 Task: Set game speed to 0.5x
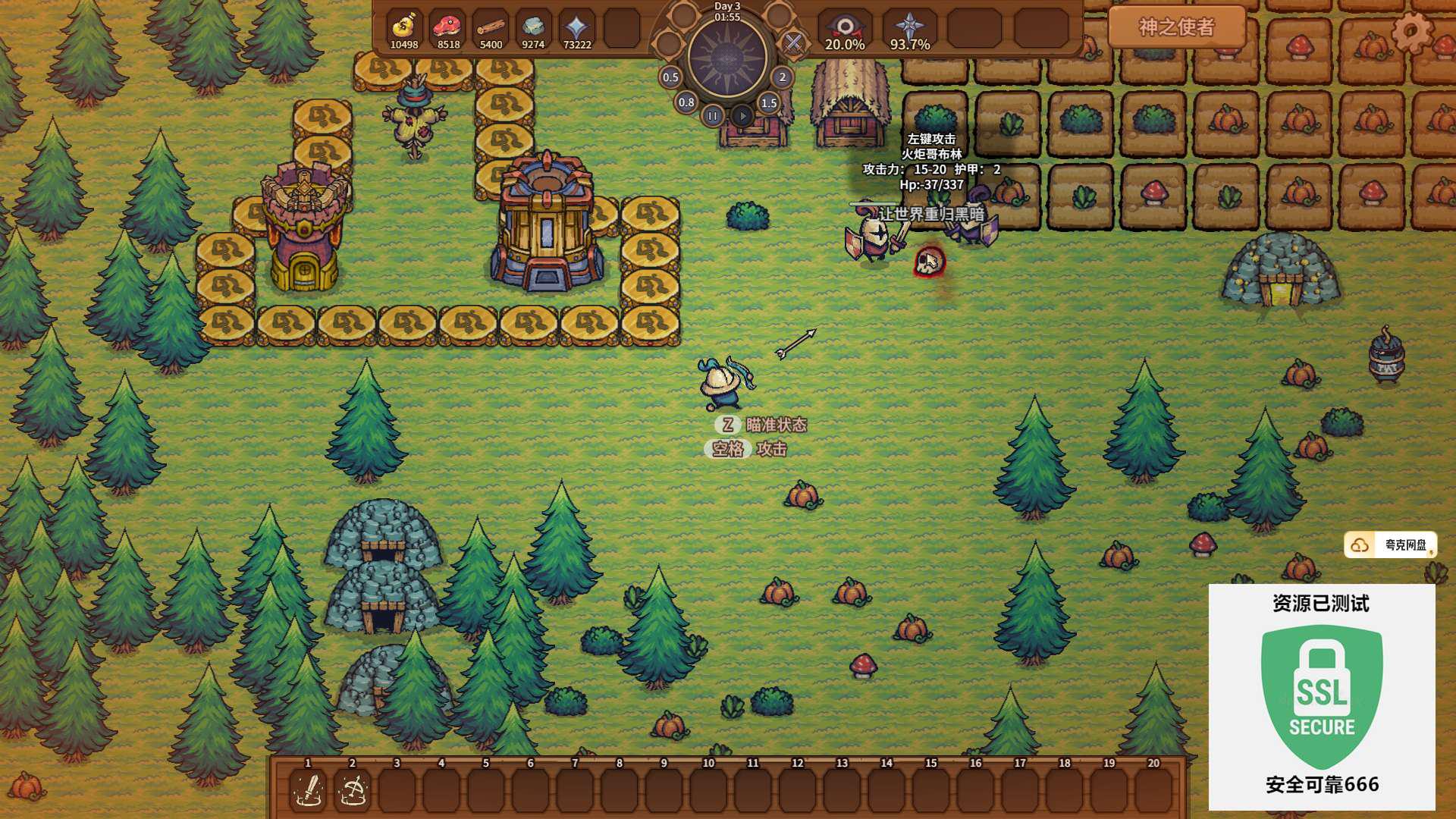(x=670, y=77)
